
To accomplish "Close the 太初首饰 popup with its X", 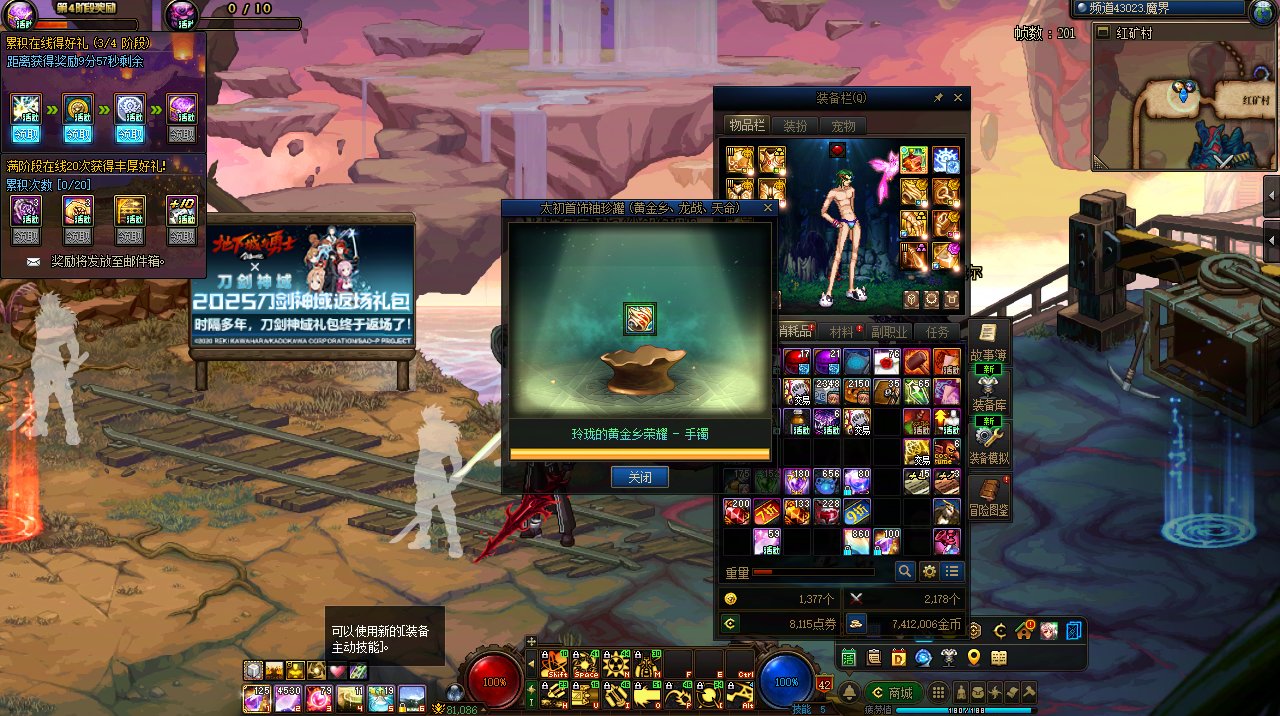I will pos(767,208).
